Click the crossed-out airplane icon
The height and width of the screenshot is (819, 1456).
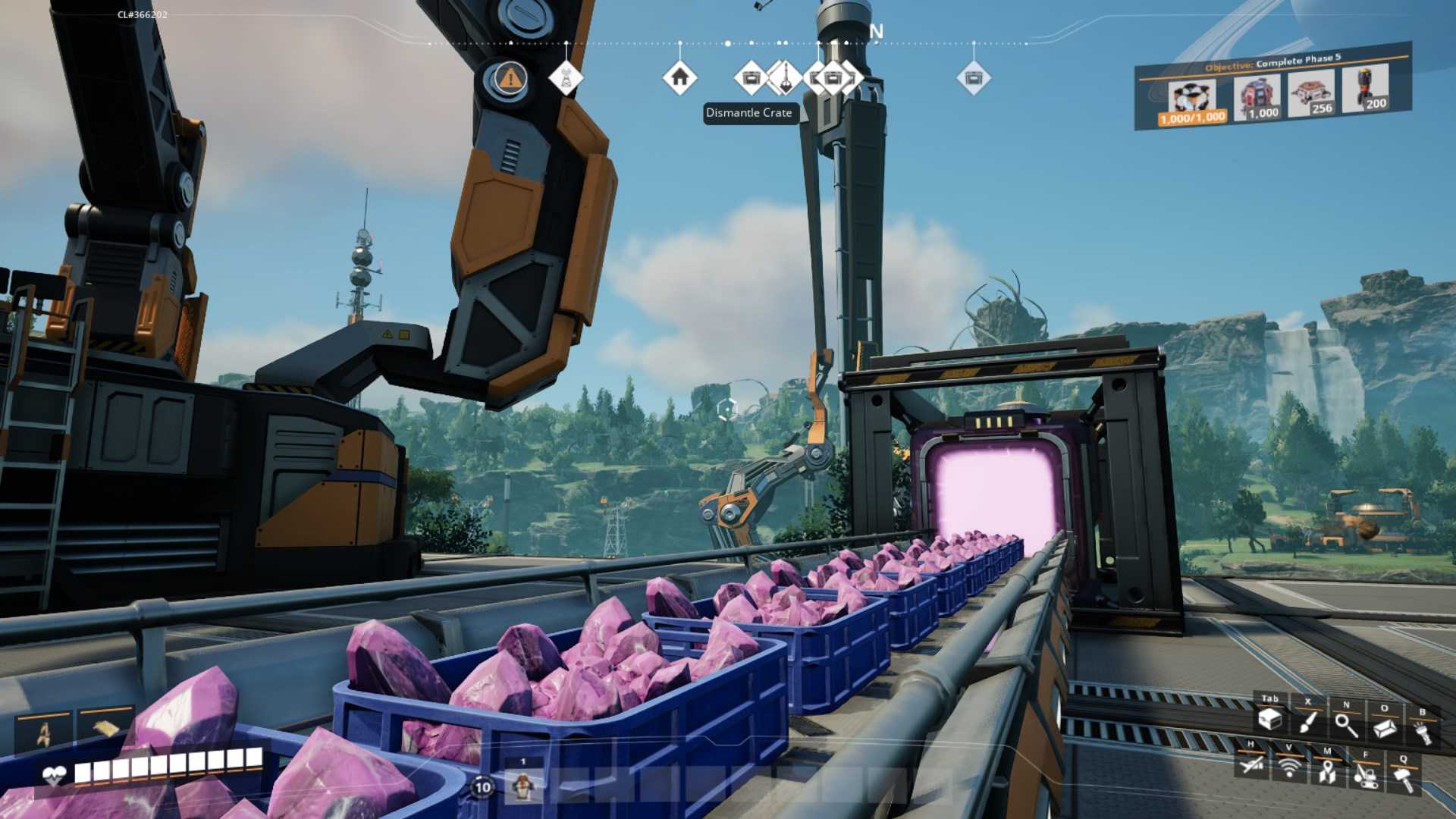(1251, 764)
